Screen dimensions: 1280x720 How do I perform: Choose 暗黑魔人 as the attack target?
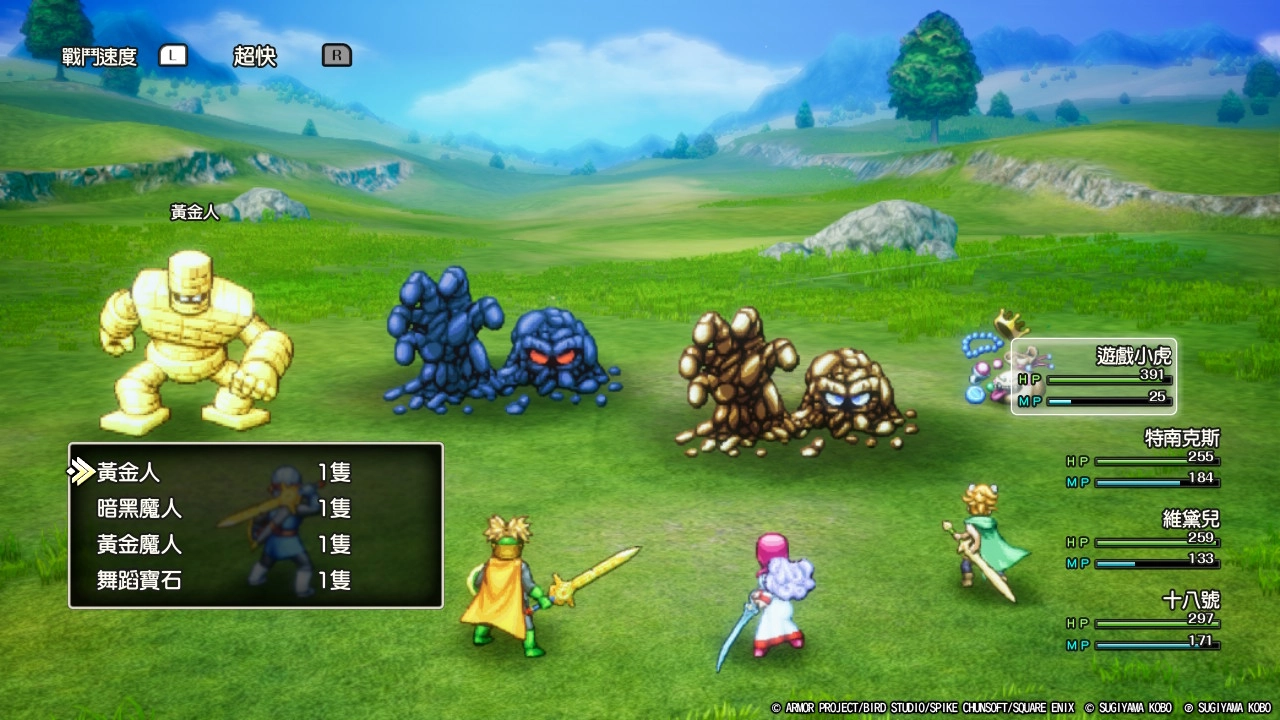pyautogui.click(x=140, y=508)
